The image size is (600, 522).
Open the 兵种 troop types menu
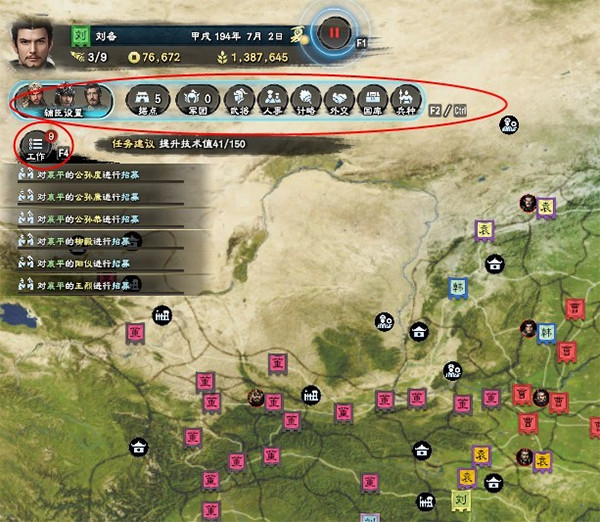[x=407, y=100]
